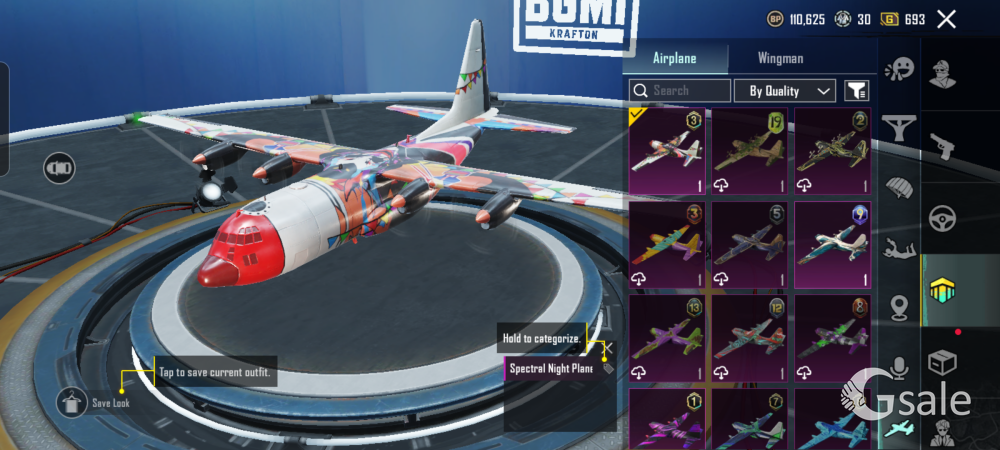Select the parachute category icon
Image resolution: width=1000 pixels, height=450 pixels.
[899, 187]
